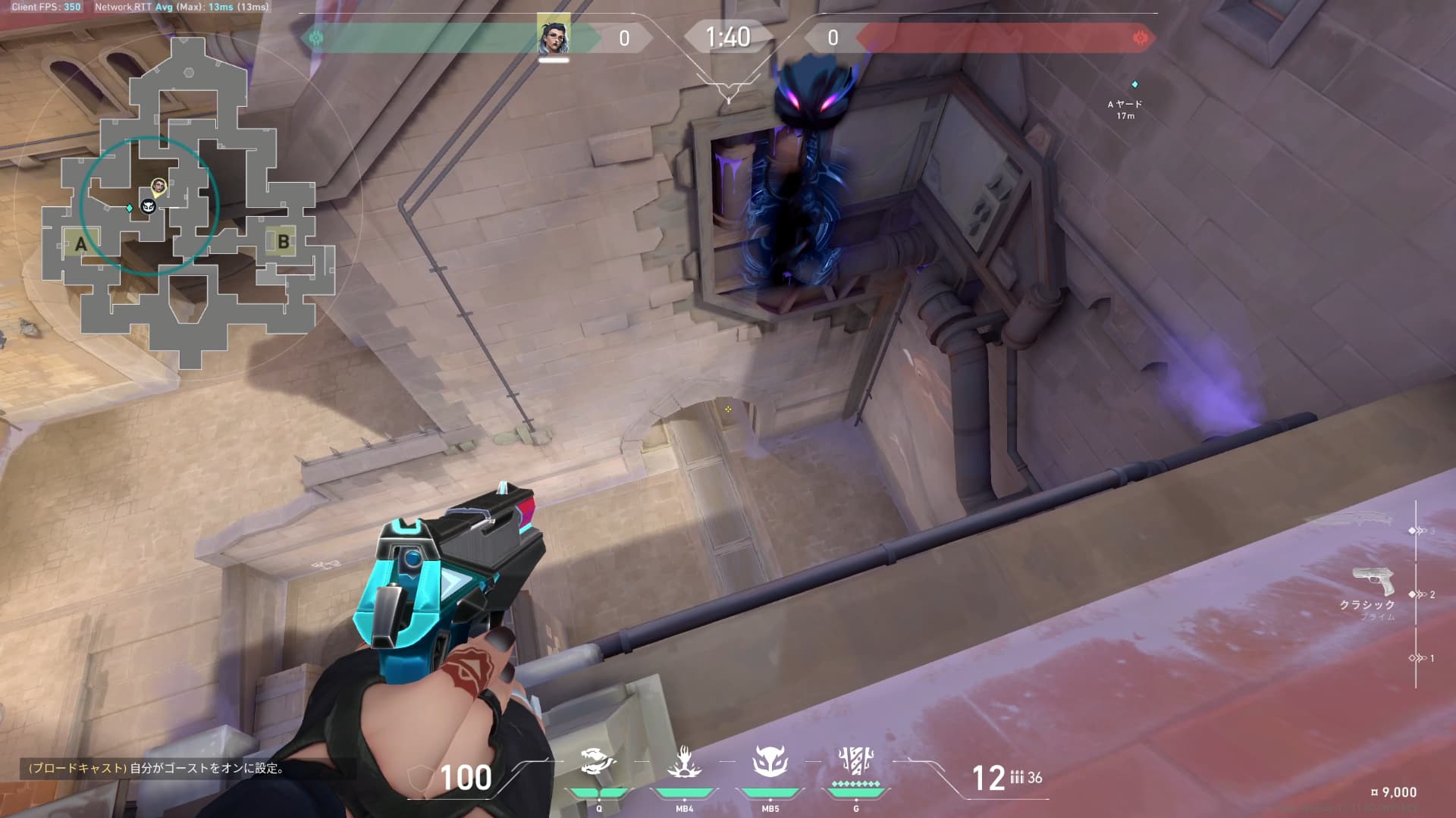Click the player agent icon on minimap
The image size is (1456, 818).
tap(158, 186)
